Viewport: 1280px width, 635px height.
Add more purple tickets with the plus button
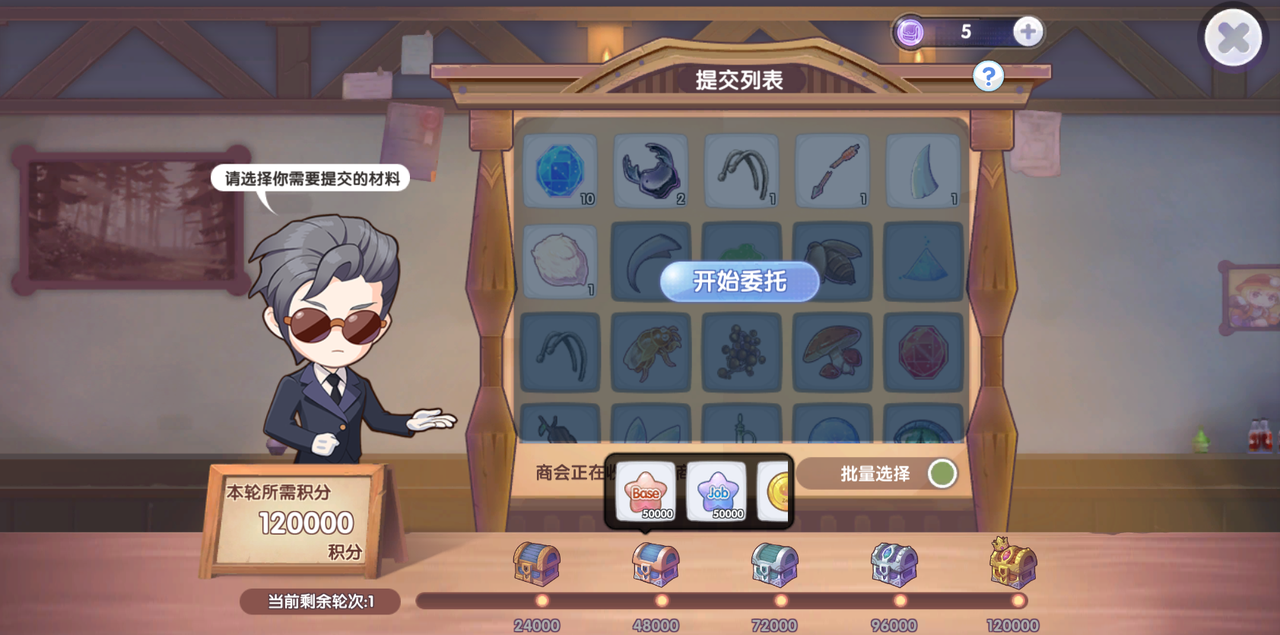[x=1028, y=32]
